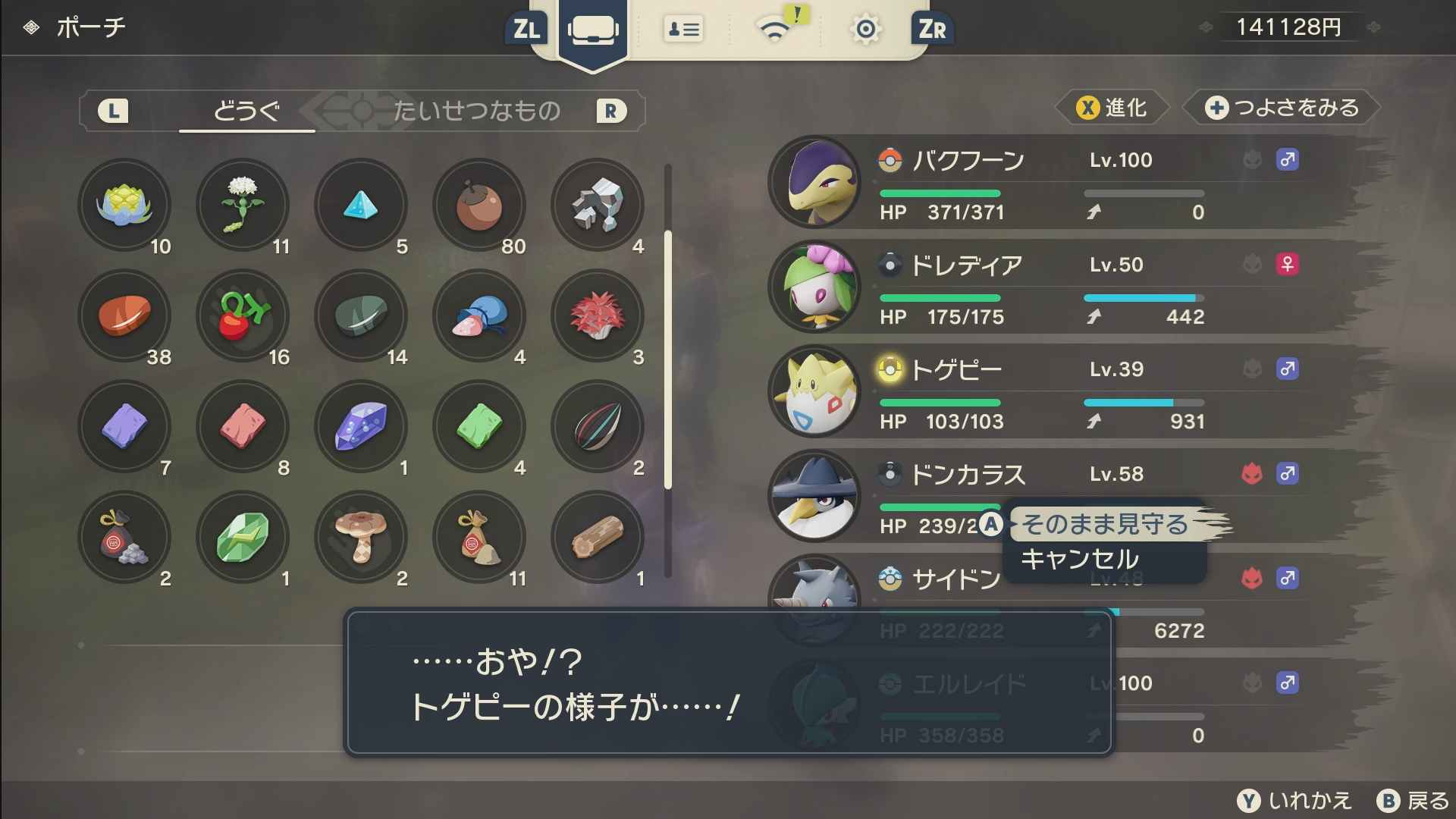Select the brown mushroom item slot
1456x819 pixels.
[361, 537]
